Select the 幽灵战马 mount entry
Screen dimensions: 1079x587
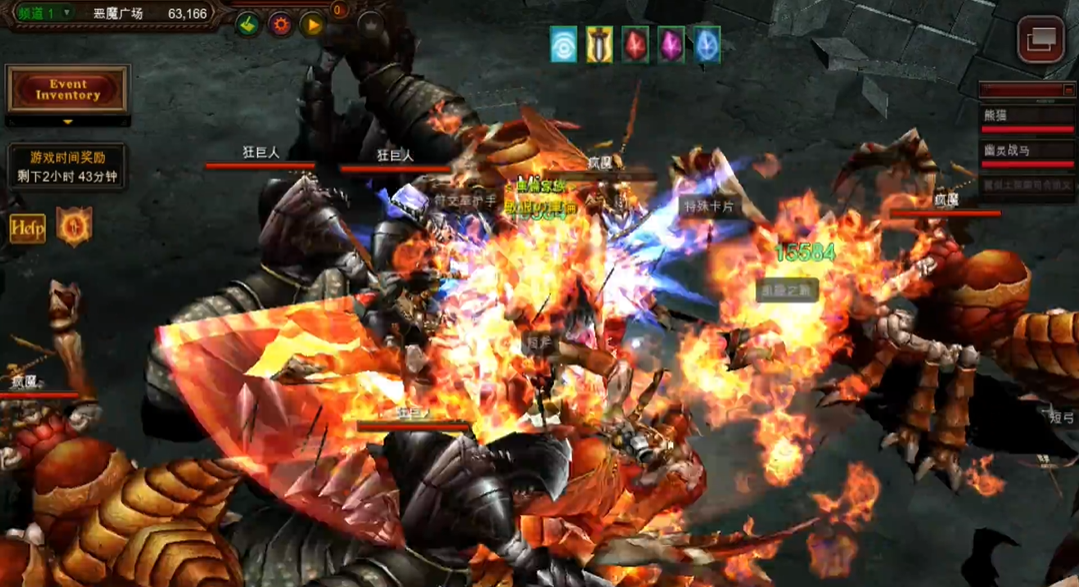click(1026, 152)
